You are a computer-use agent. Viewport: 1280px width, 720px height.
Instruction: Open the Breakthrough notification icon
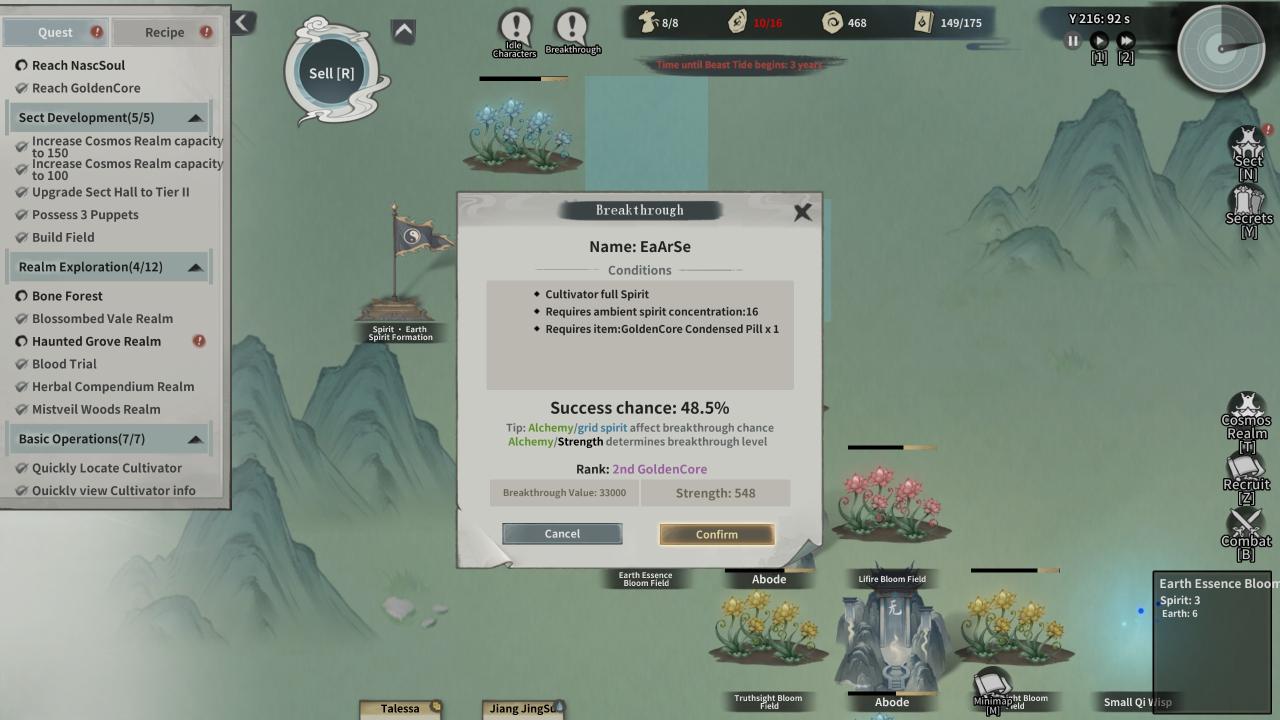(572, 31)
